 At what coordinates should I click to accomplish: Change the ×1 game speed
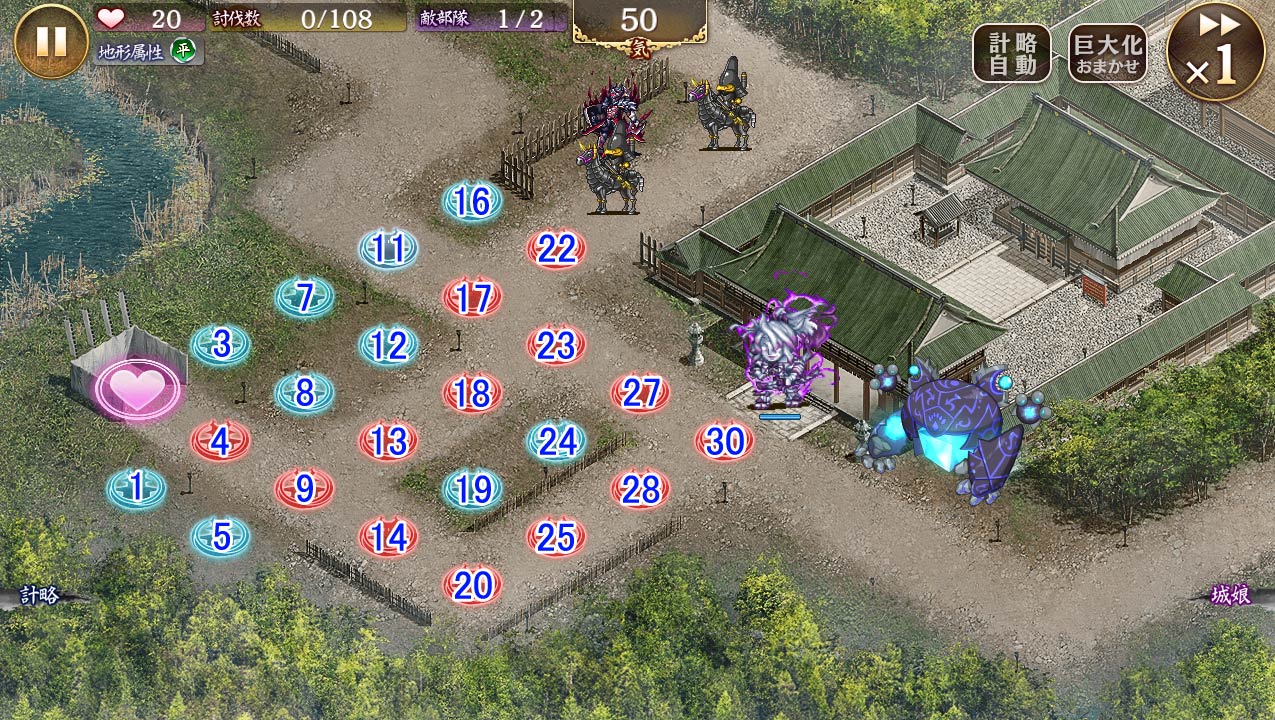[1216, 52]
